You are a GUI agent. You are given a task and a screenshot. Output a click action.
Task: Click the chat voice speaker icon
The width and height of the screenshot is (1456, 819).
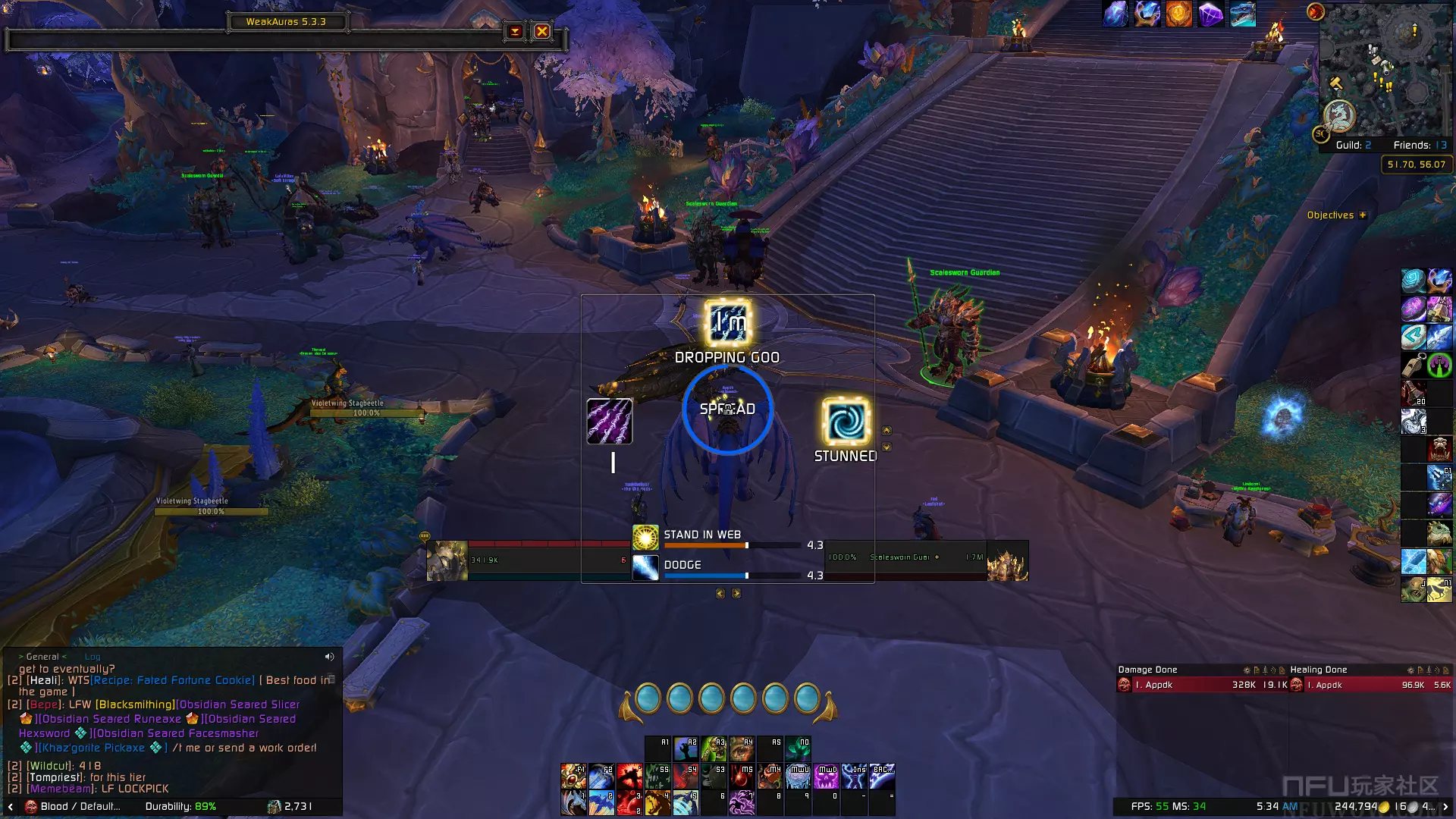329,657
